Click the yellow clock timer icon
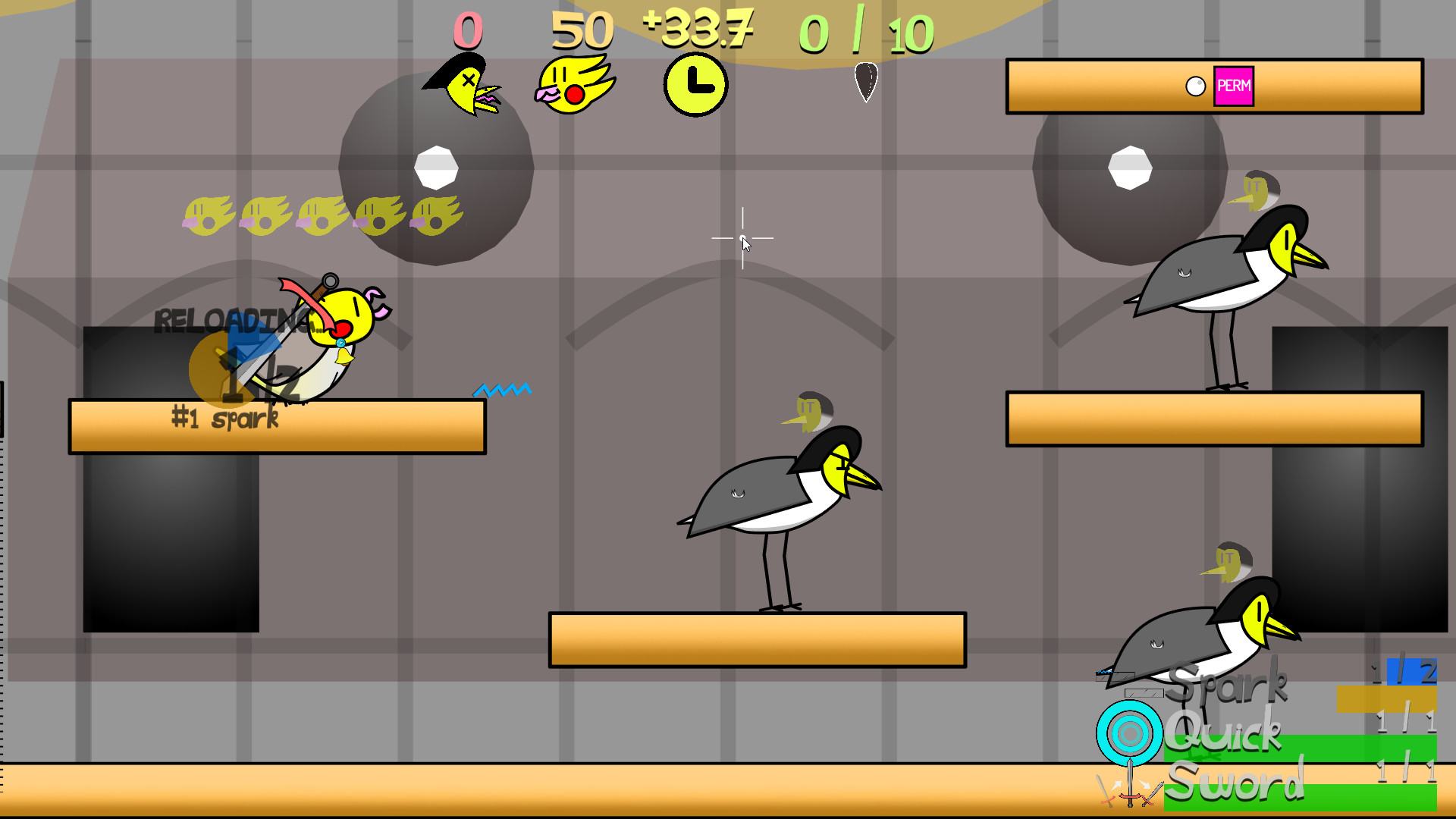Image resolution: width=1456 pixels, height=819 pixels. click(x=694, y=86)
